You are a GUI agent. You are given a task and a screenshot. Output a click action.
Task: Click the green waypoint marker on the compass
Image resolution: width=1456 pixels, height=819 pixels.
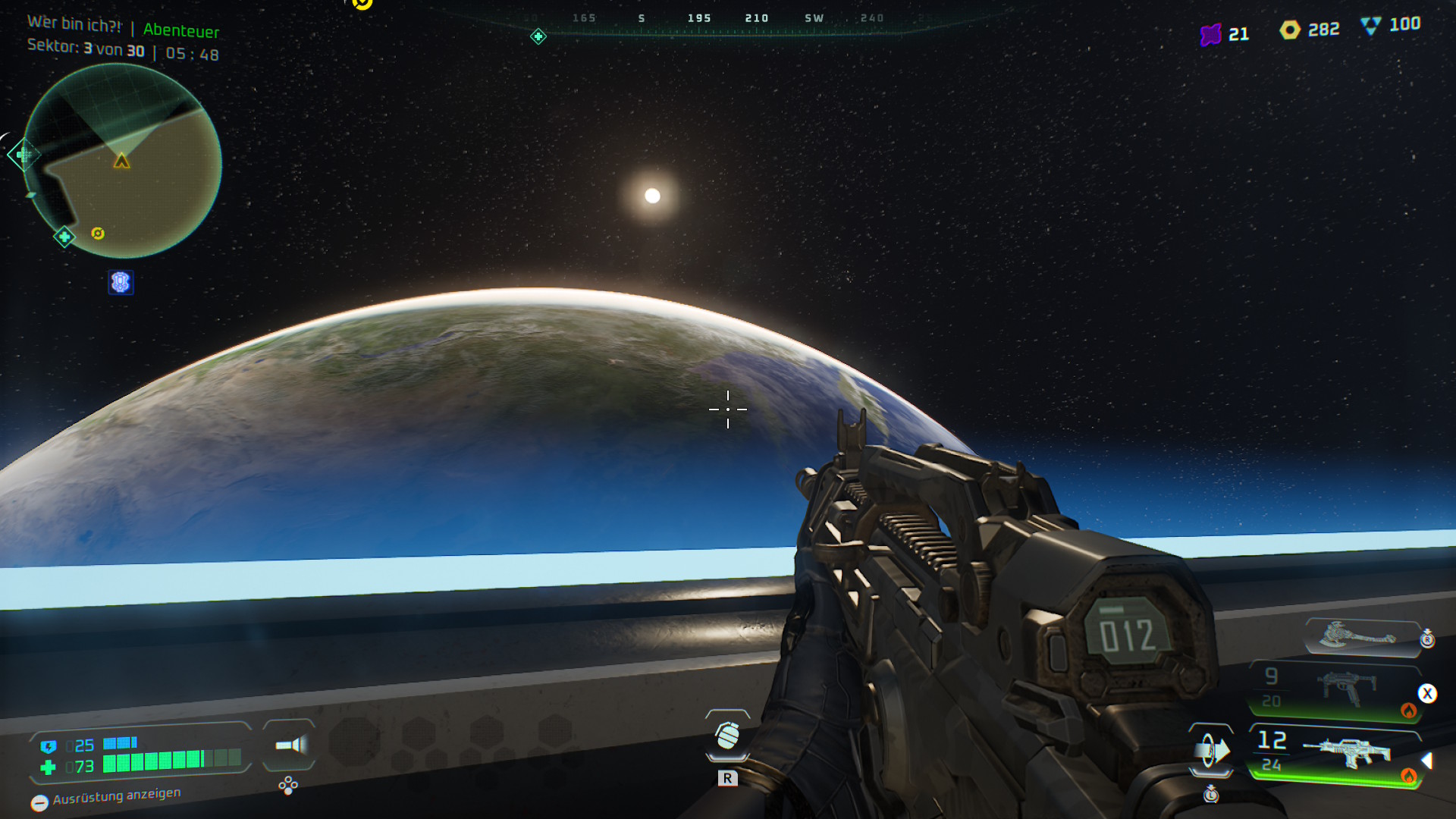point(538,36)
